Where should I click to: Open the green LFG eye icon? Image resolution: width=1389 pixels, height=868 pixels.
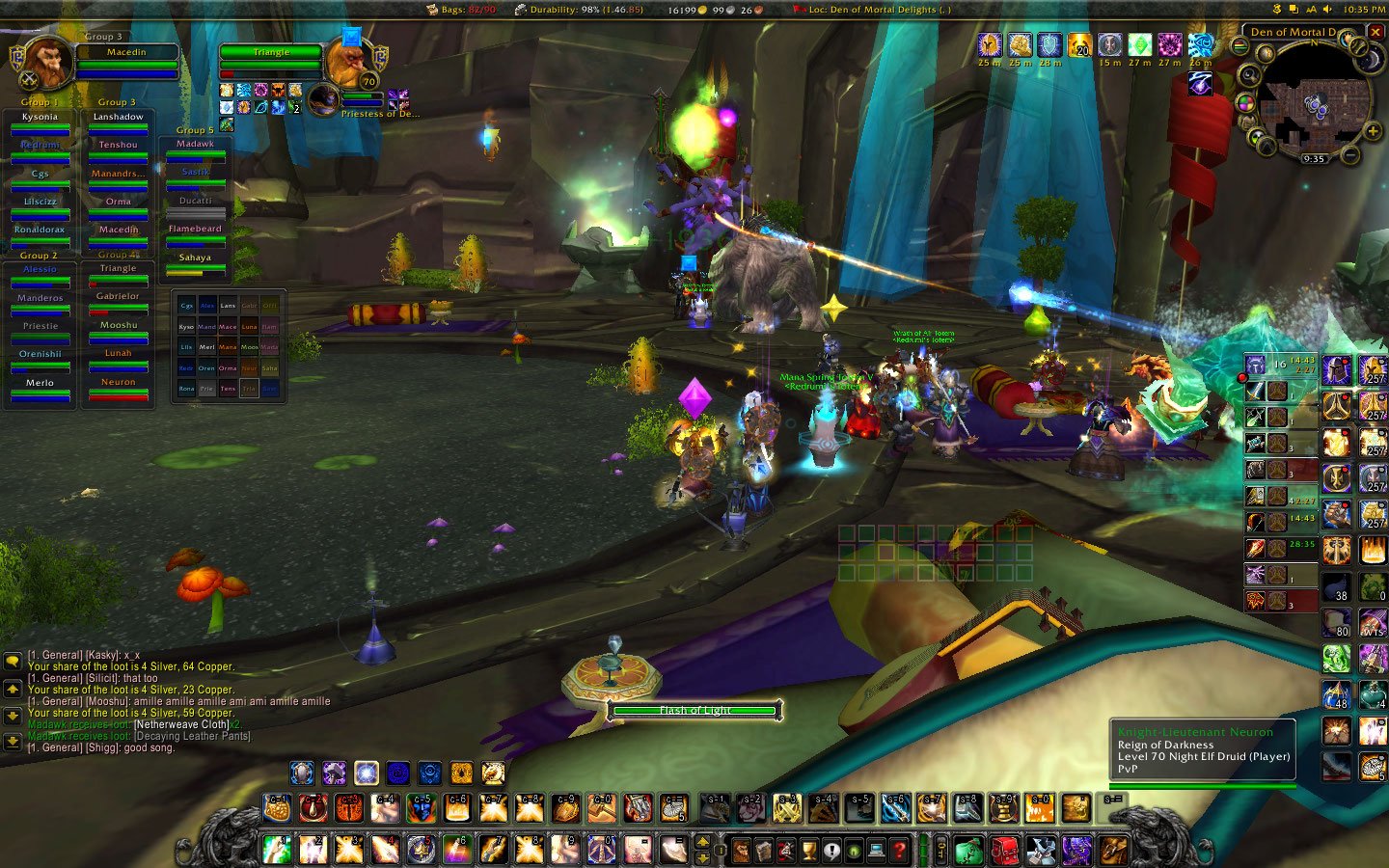click(x=854, y=851)
